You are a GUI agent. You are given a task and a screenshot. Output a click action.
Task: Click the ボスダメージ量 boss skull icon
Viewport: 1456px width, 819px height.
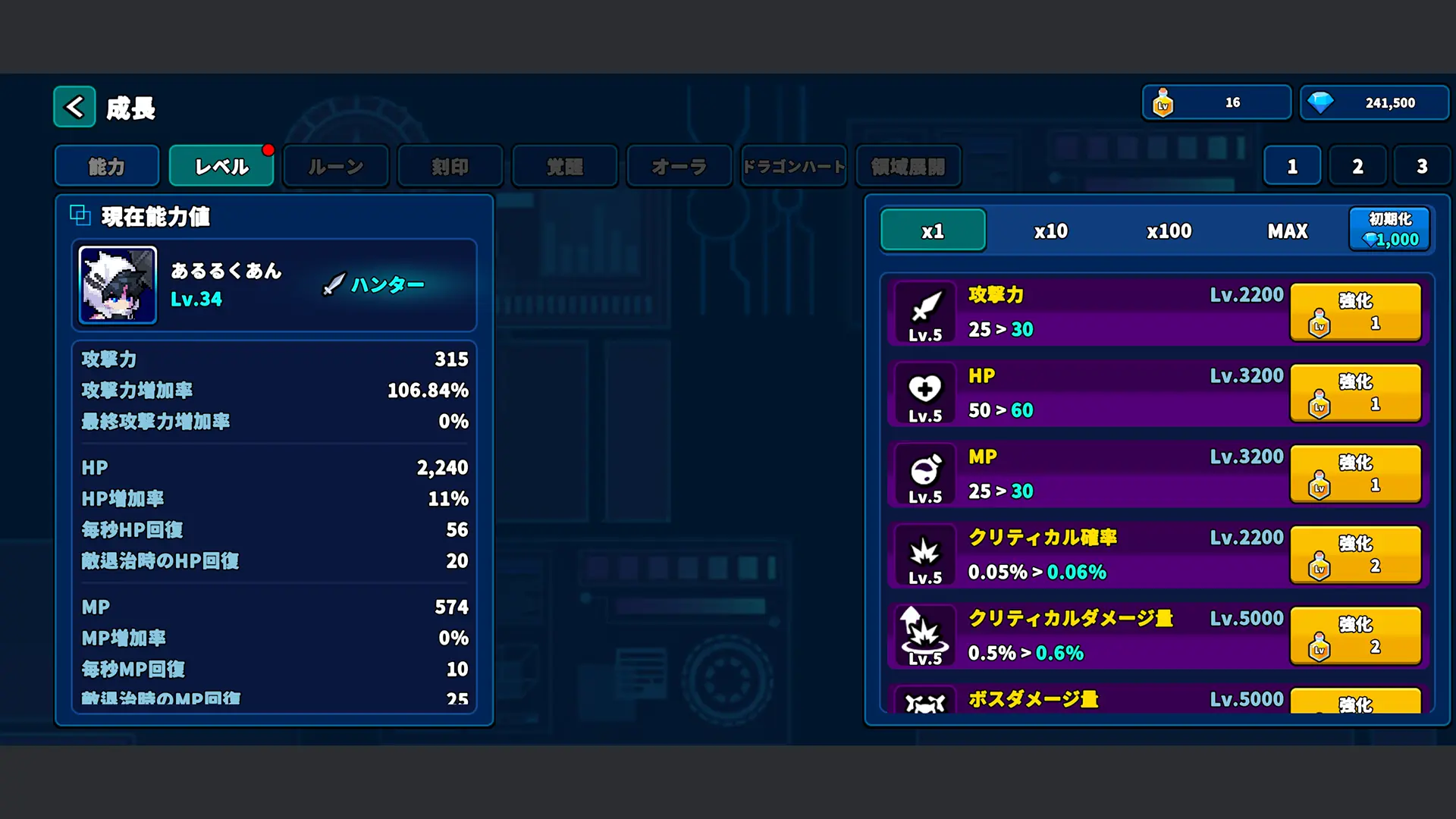924,704
